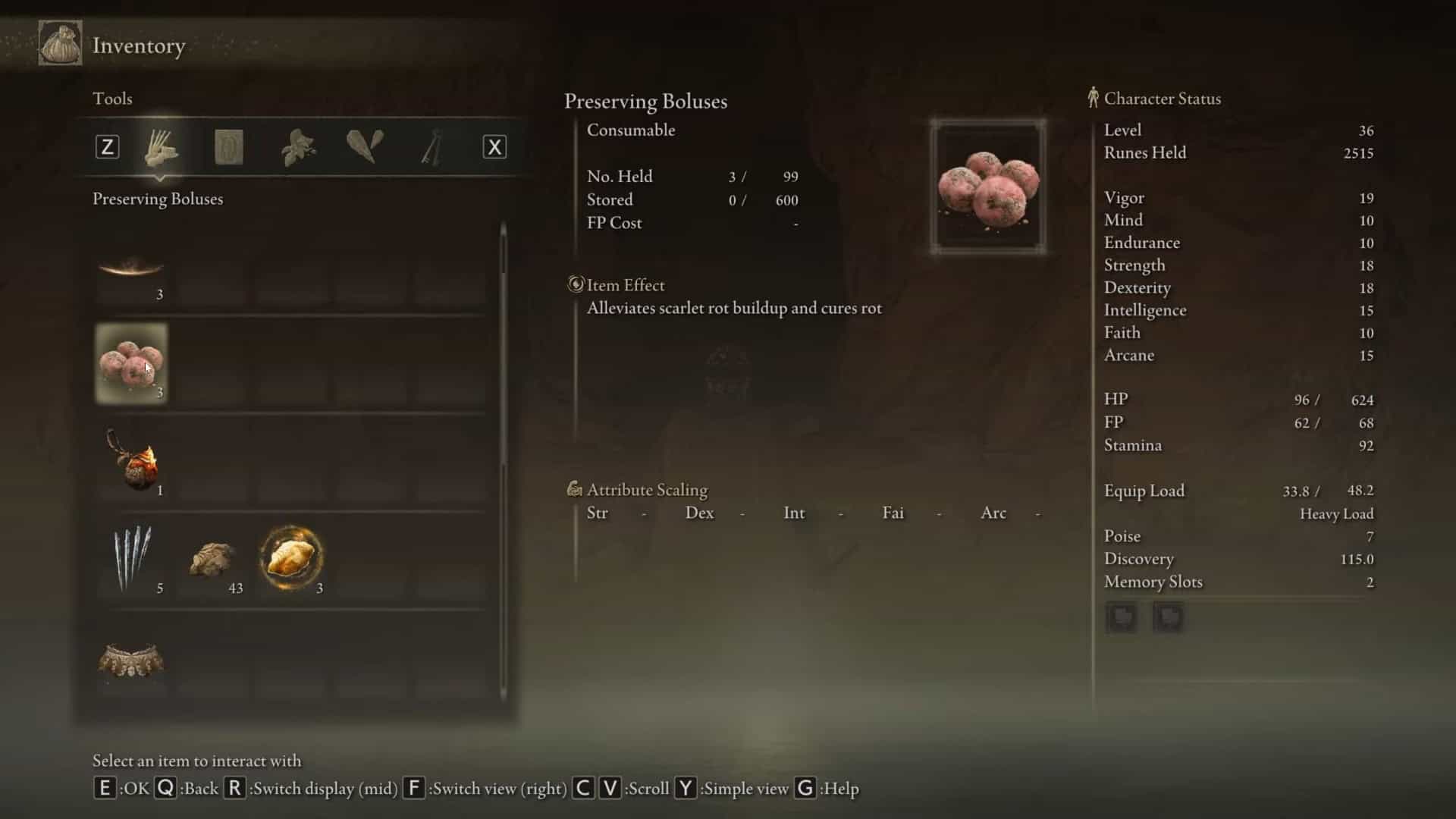Pick the ruin fragment stack of 43
1456x819 pixels.
point(213,560)
